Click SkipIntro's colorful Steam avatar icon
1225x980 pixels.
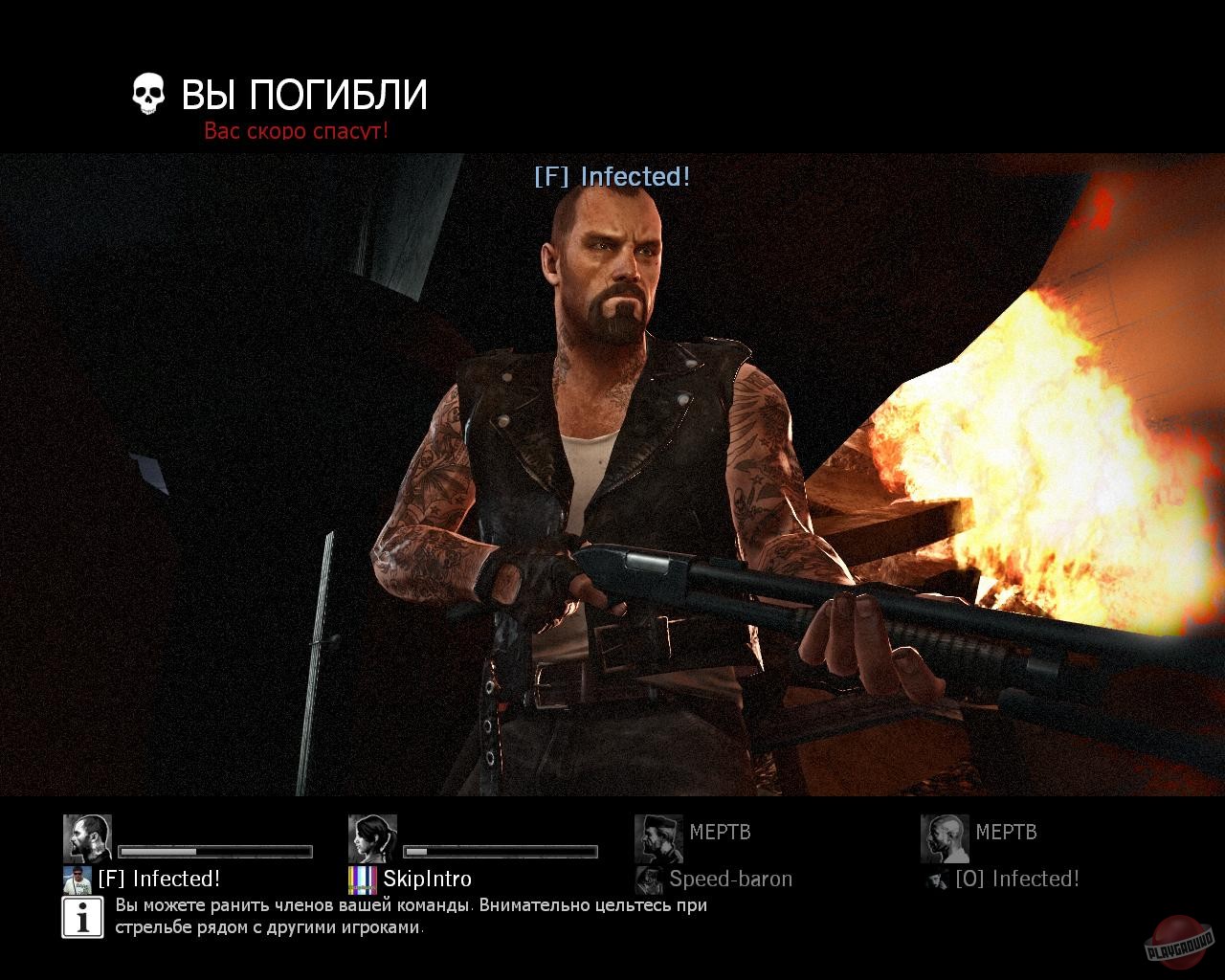(x=365, y=879)
